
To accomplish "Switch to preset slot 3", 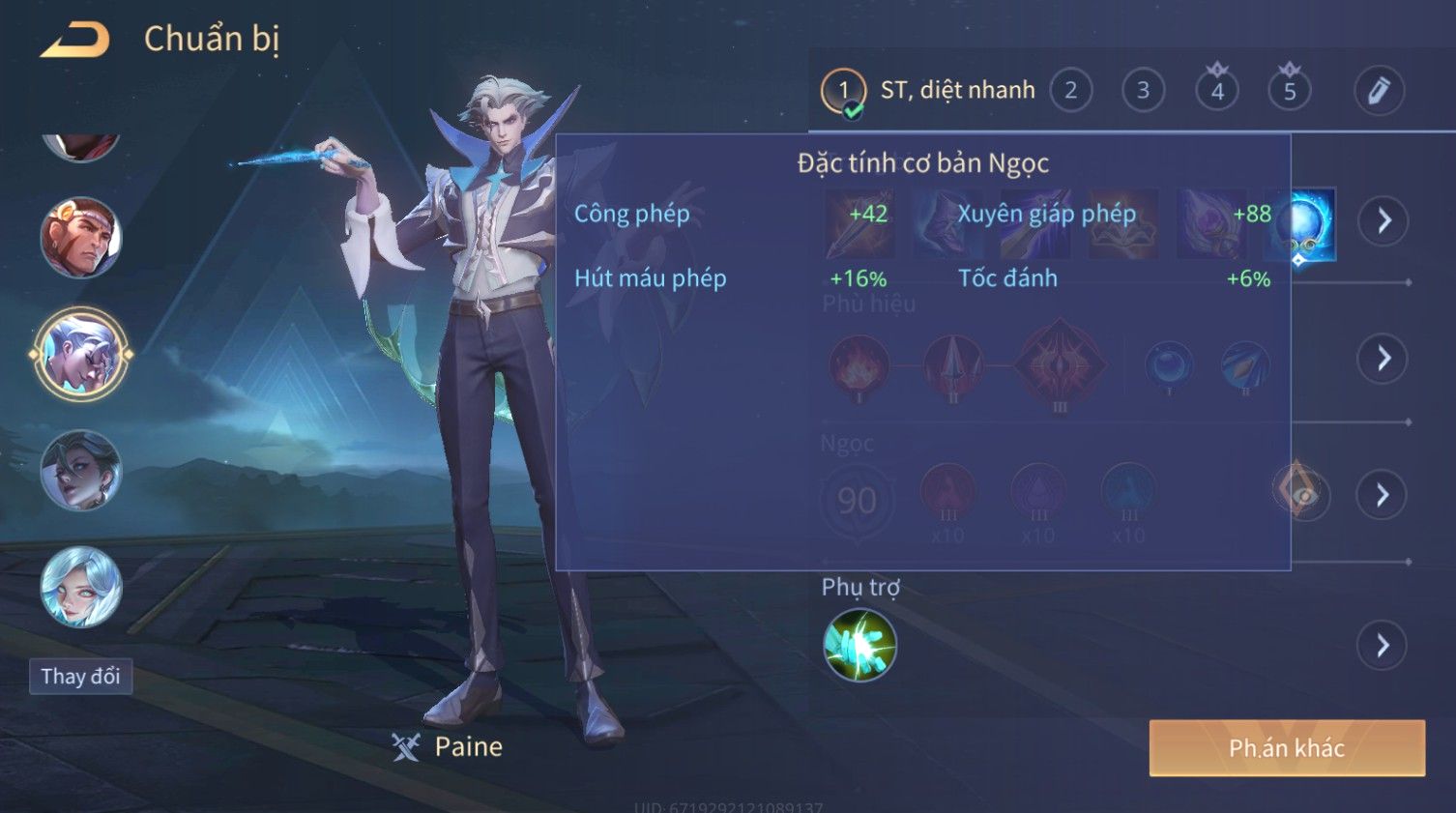I will (x=1143, y=91).
